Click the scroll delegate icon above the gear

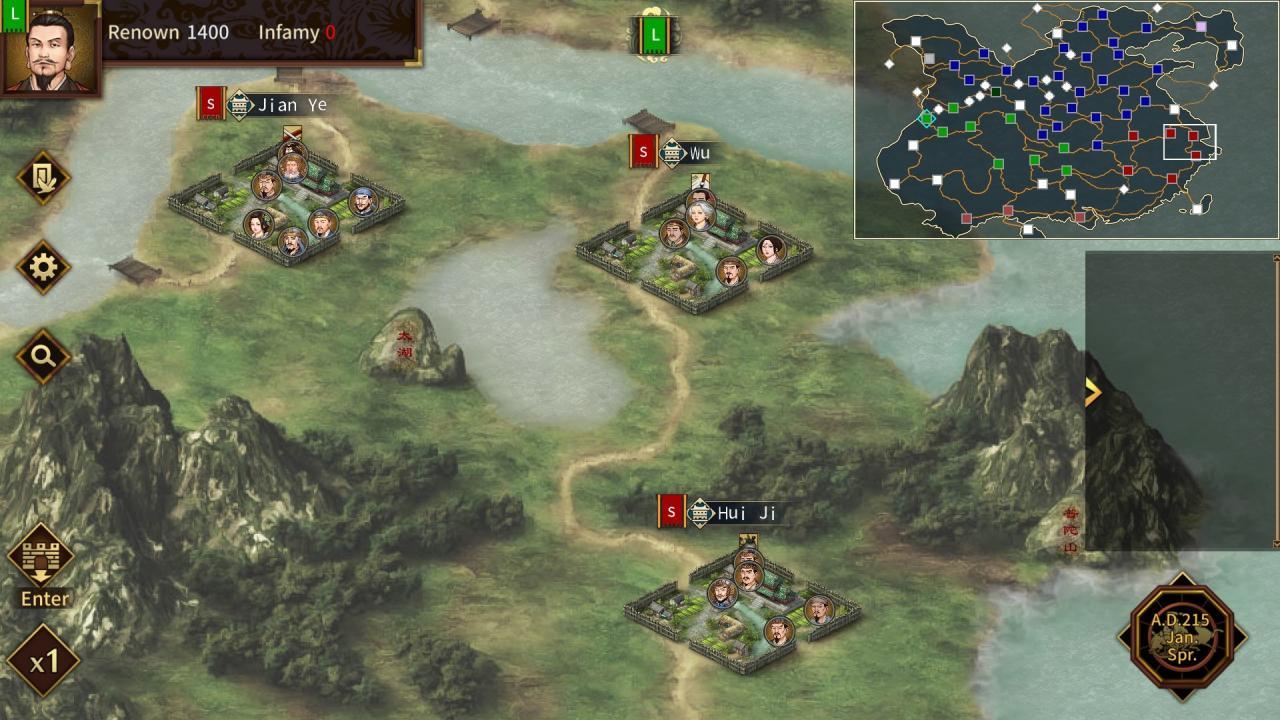tap(42, 176)
